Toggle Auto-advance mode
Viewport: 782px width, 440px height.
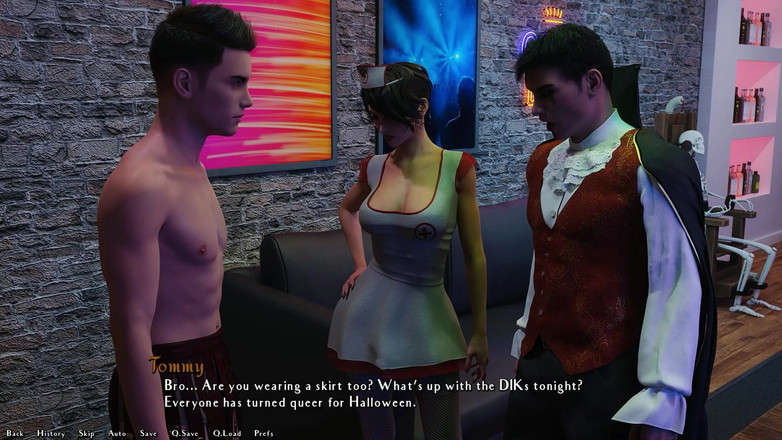(117, 433)
